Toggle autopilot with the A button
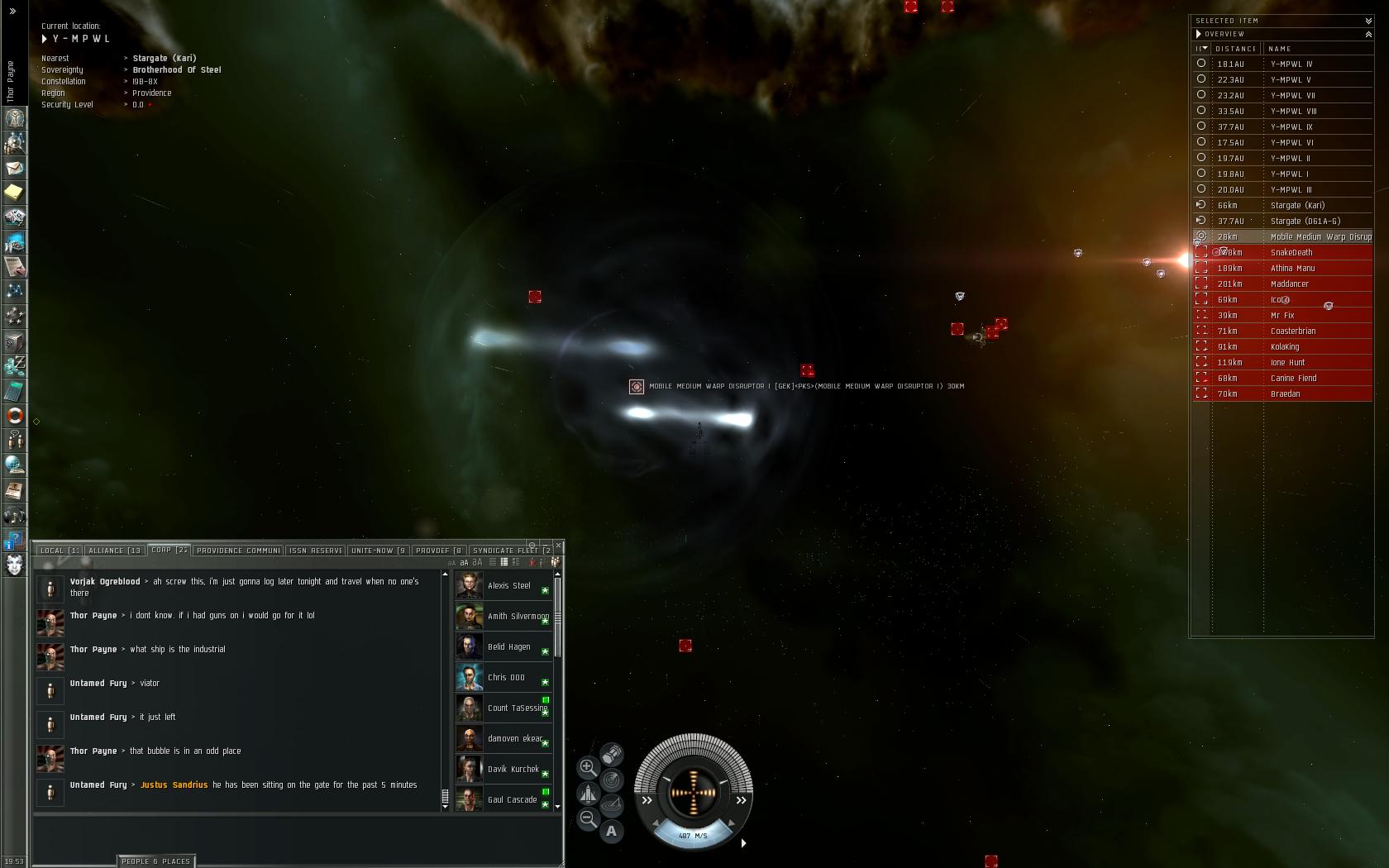1389x868 pixels. click(x=611, y=831)
